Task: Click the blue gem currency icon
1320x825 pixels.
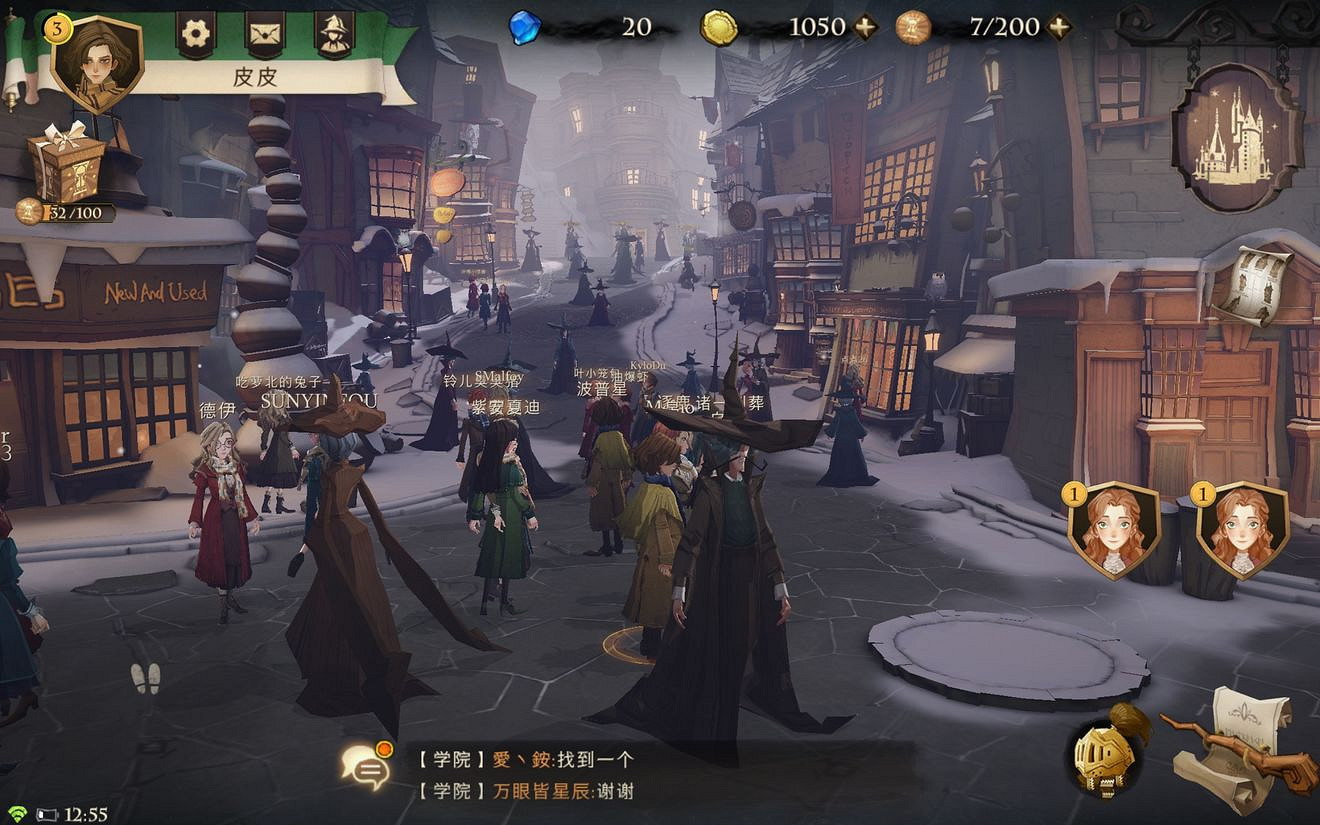Action: click(x=524, y=25)
